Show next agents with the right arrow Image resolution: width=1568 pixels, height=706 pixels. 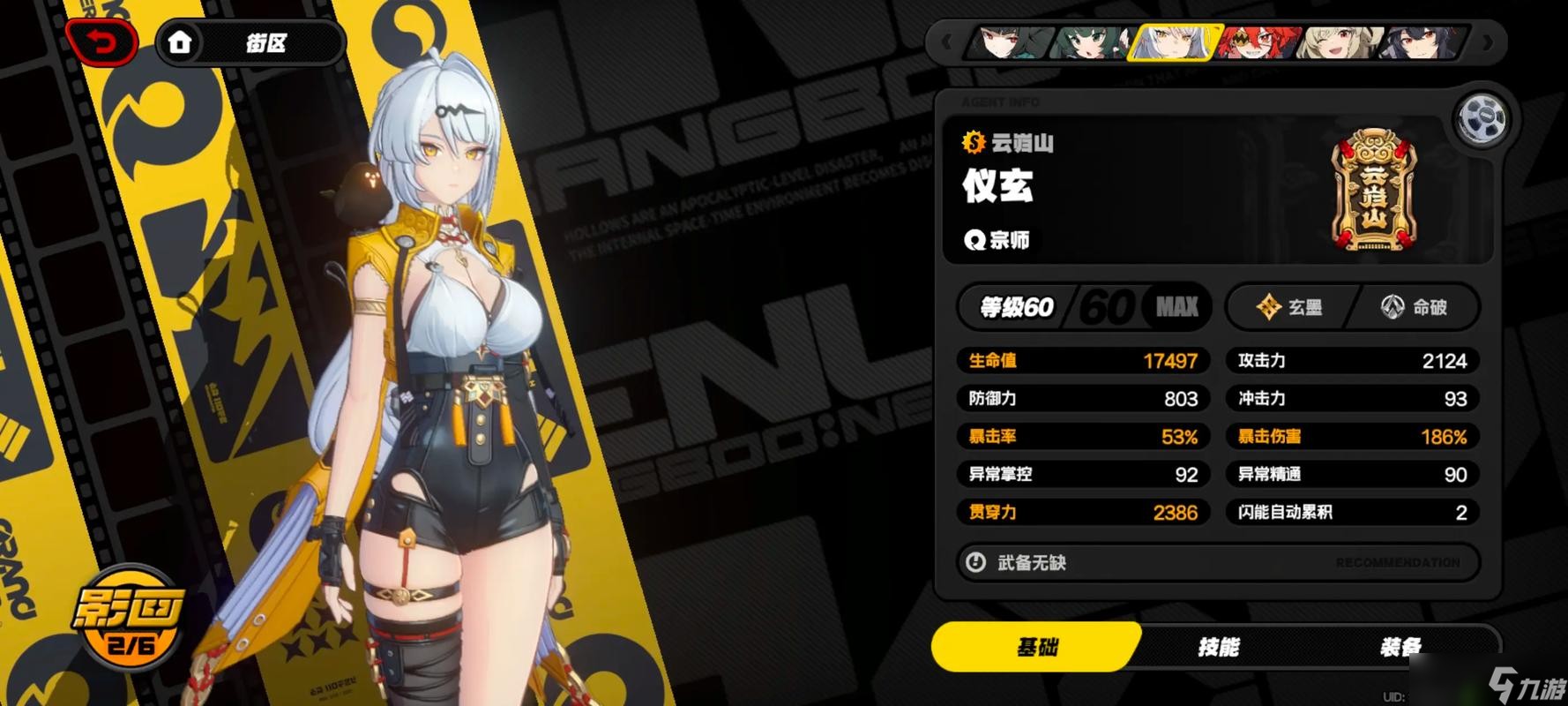1489,41
